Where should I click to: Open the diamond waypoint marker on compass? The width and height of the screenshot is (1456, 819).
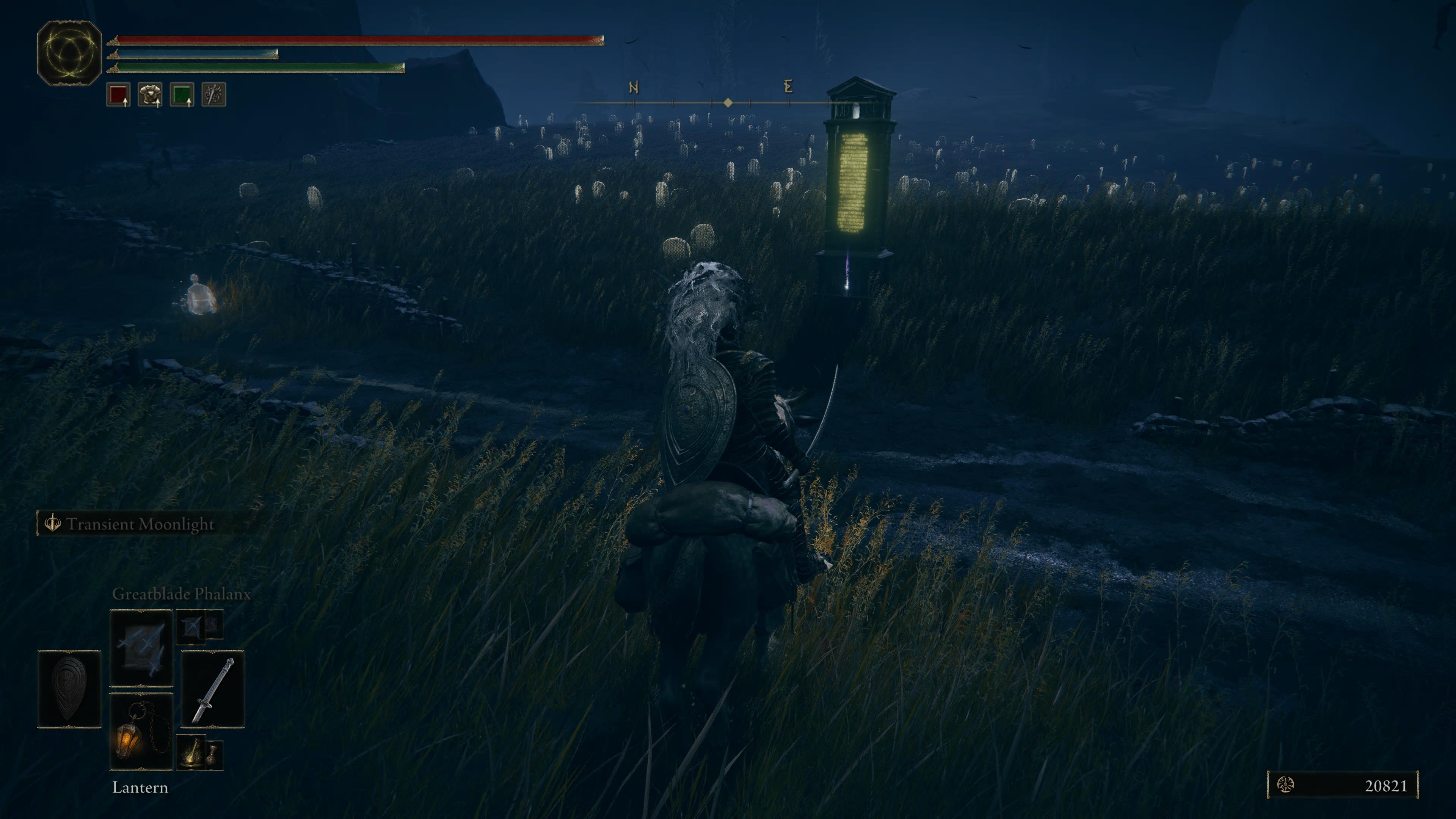click(728, 102)
